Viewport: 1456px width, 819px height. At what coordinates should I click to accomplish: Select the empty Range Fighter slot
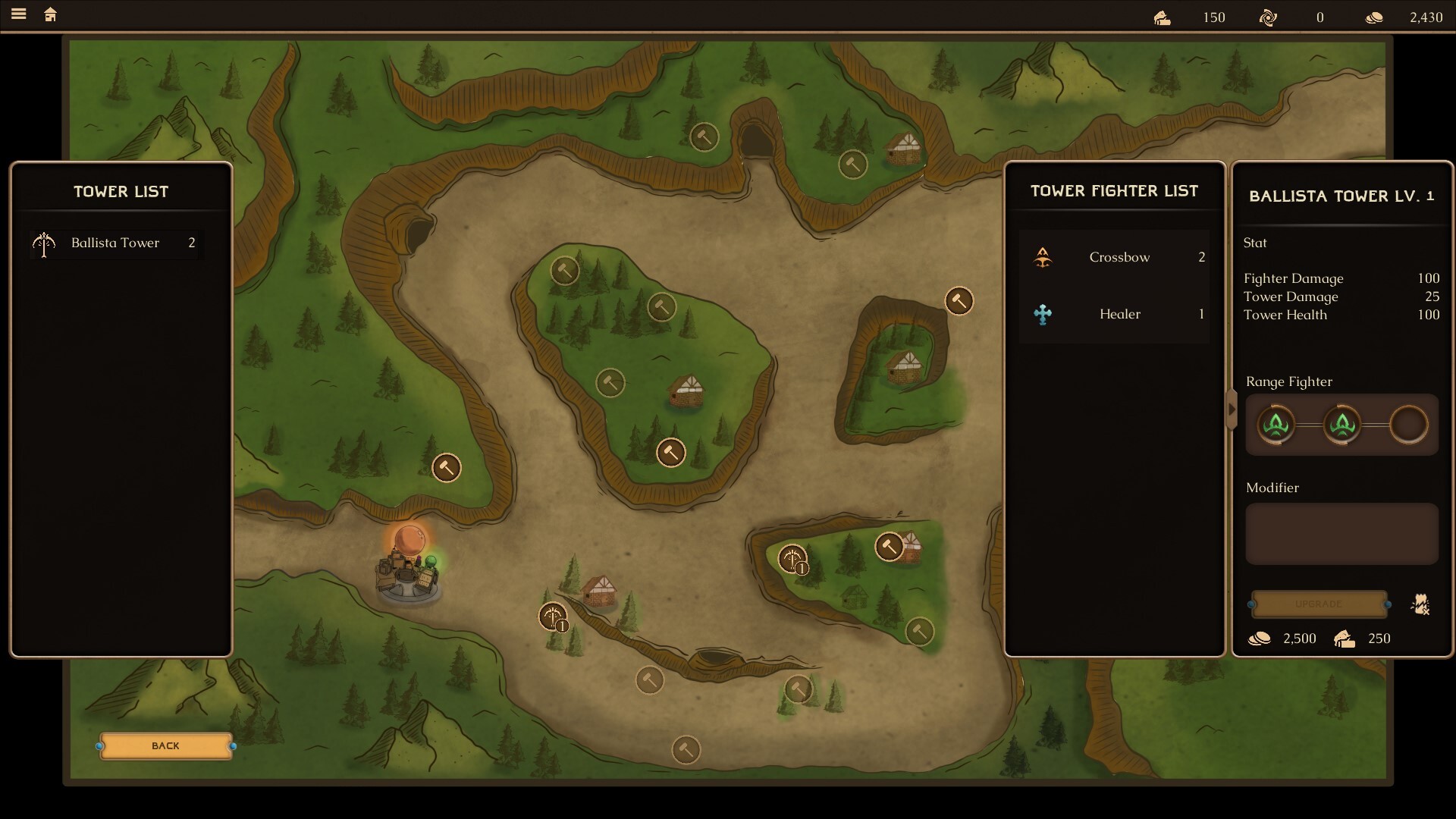click(1408, 425)
